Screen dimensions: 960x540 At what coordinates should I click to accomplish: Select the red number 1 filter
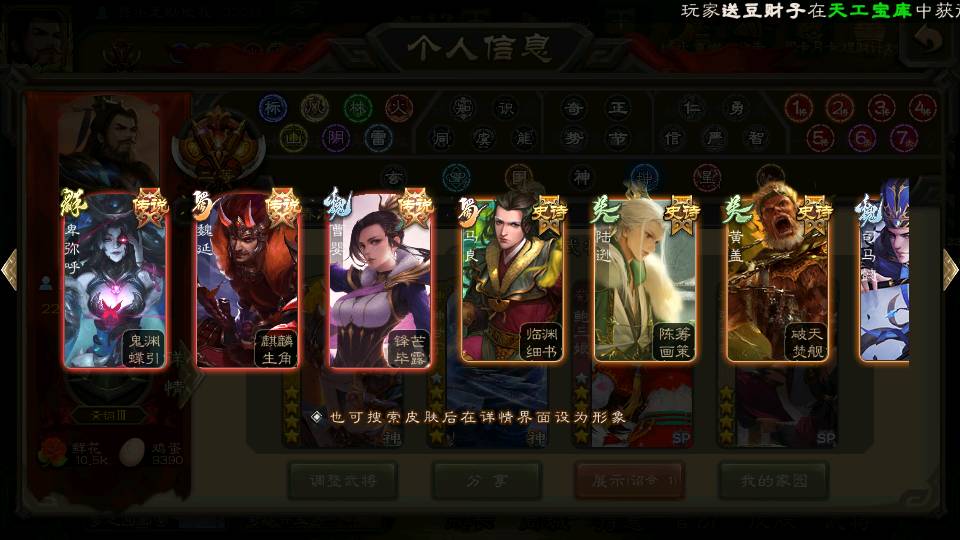(x=797, y=107)
